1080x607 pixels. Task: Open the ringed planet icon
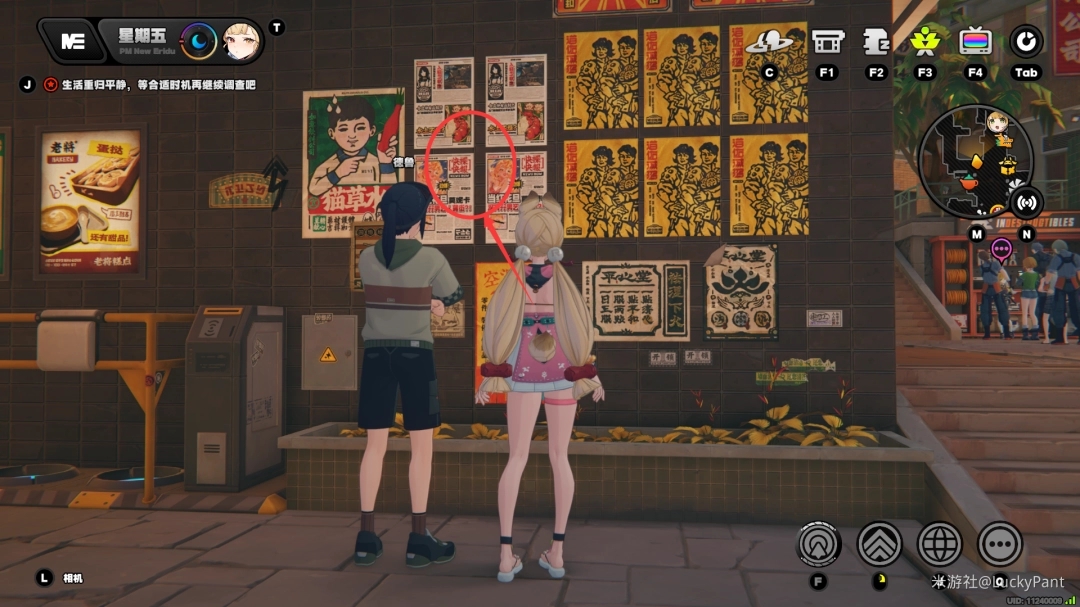769,42
